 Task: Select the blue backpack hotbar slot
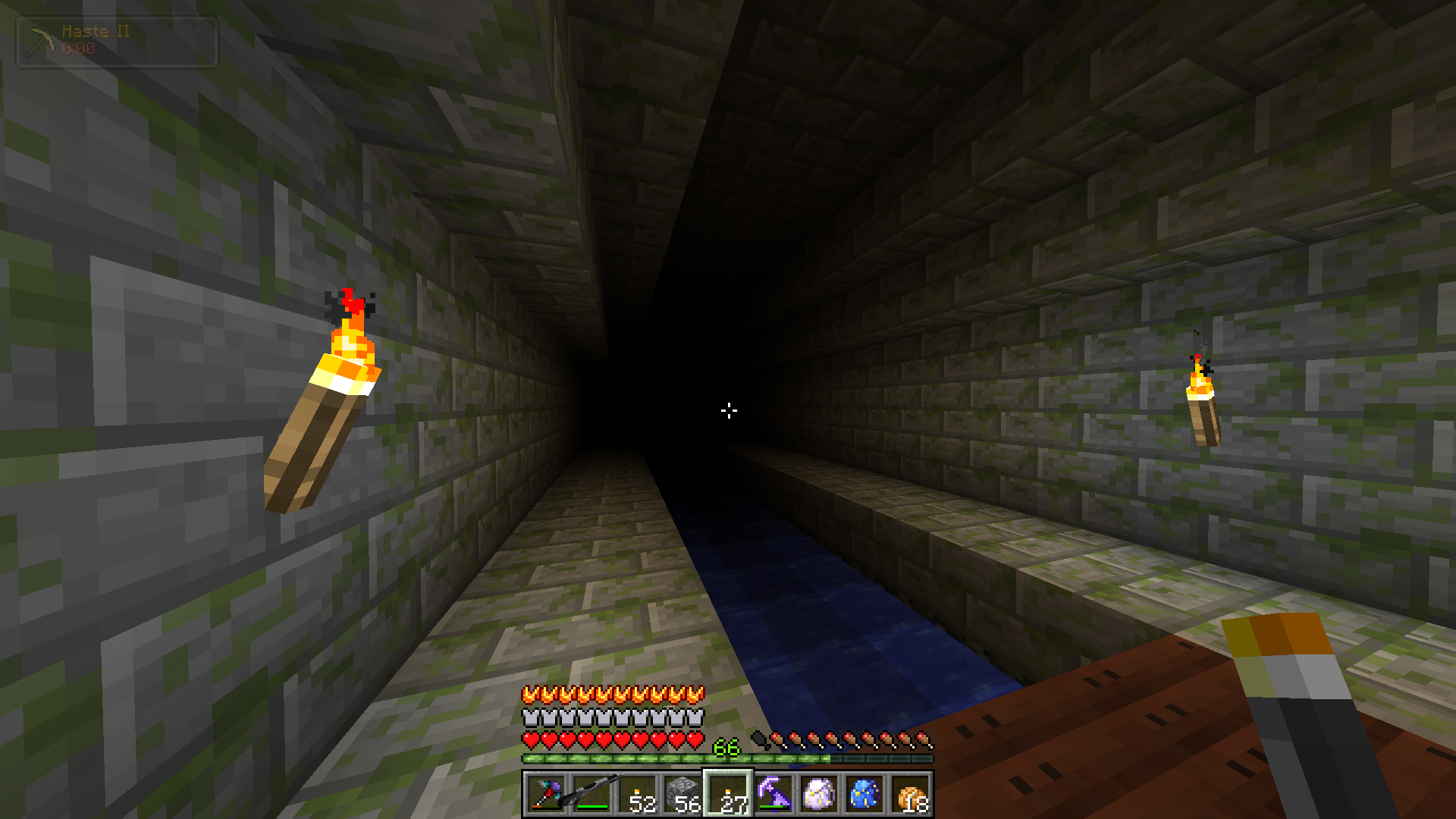coord(864,794)
